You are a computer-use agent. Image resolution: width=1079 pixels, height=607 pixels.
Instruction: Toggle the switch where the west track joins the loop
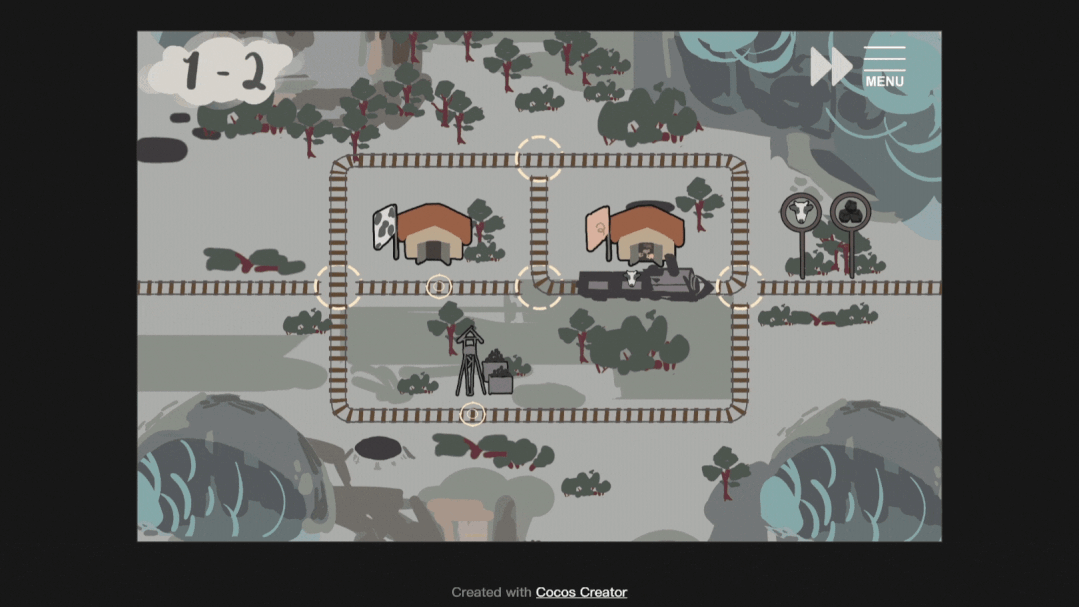(338, 287)
